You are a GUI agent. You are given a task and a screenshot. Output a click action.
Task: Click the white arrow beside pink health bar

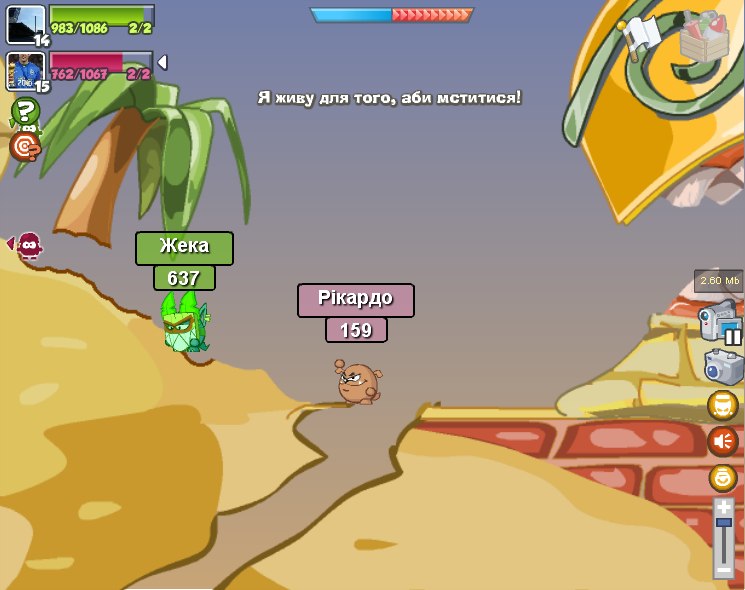[x=162, y=63]
